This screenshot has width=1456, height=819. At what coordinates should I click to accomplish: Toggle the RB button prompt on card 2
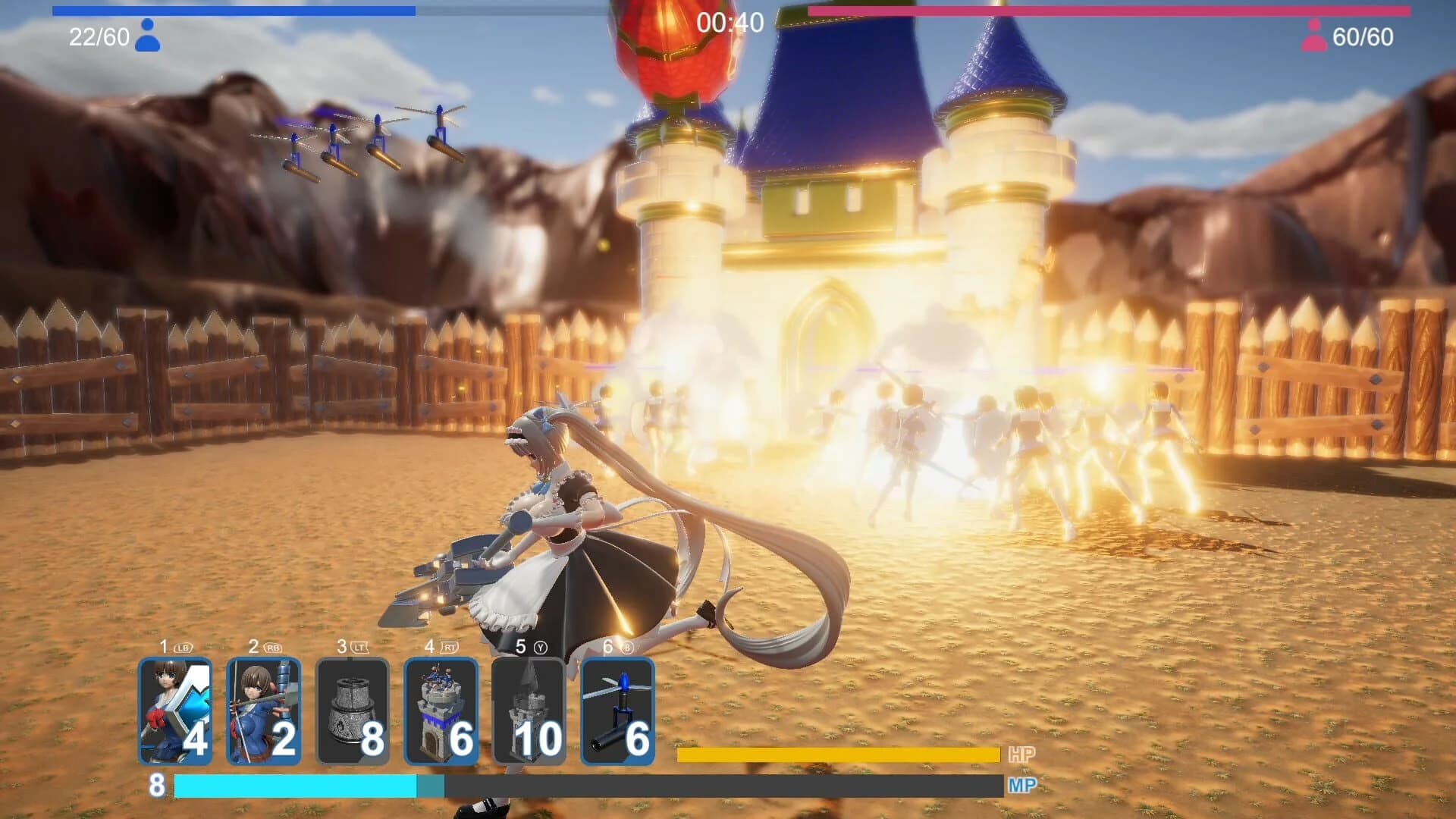point(273,646)
